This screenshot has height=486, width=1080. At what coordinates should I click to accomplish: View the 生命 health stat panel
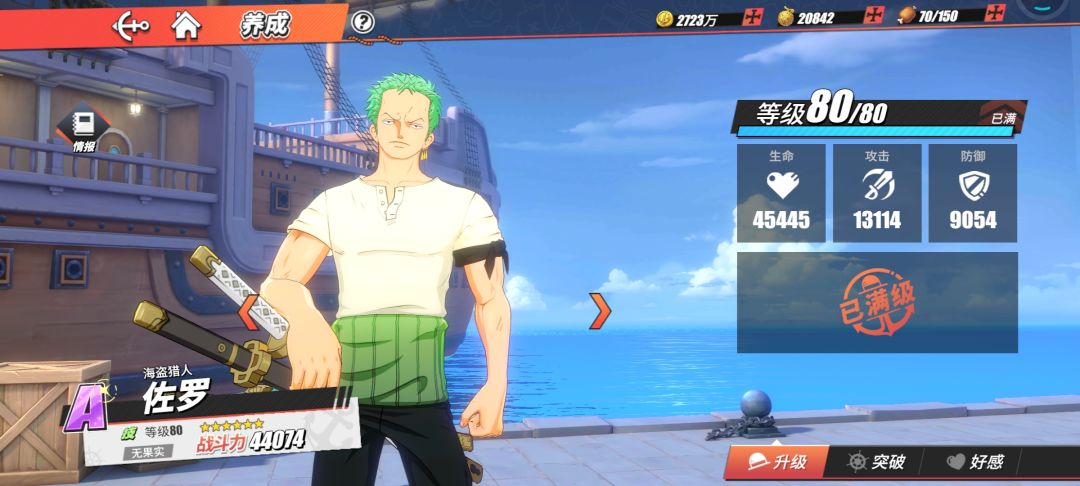[x=781, y=193]
